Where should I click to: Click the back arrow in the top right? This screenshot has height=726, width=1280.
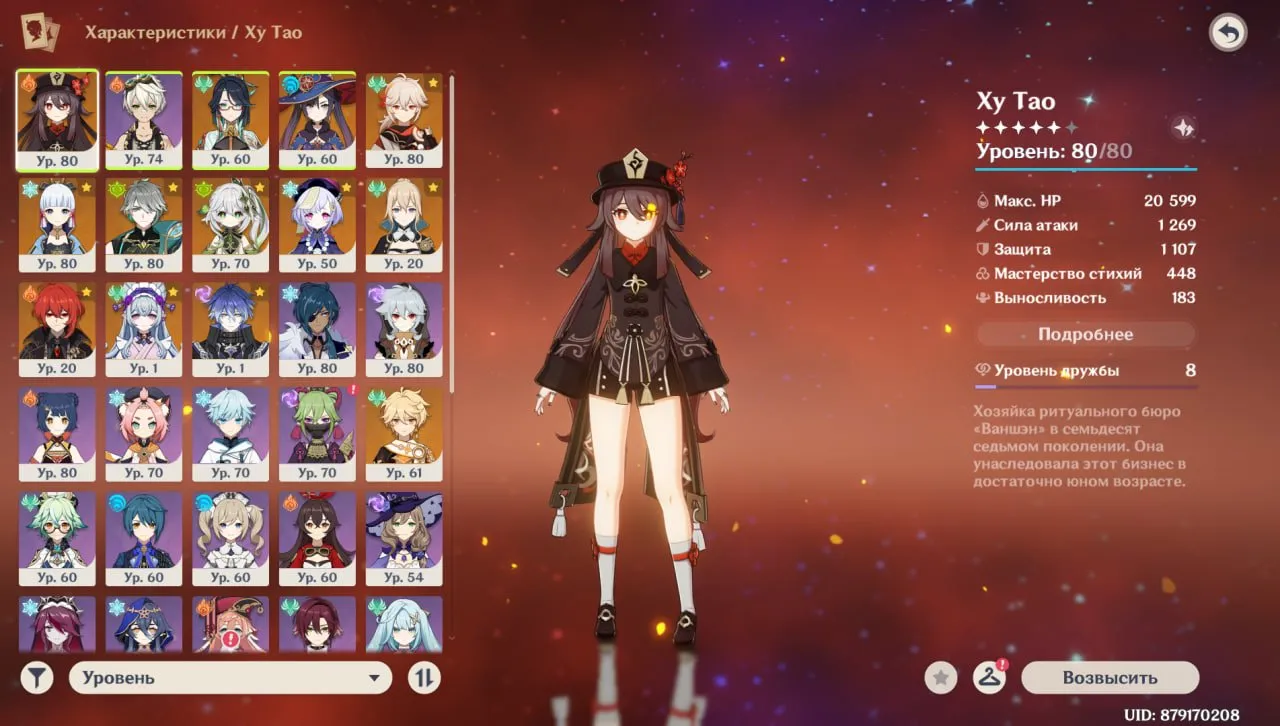click(1229, 33)
